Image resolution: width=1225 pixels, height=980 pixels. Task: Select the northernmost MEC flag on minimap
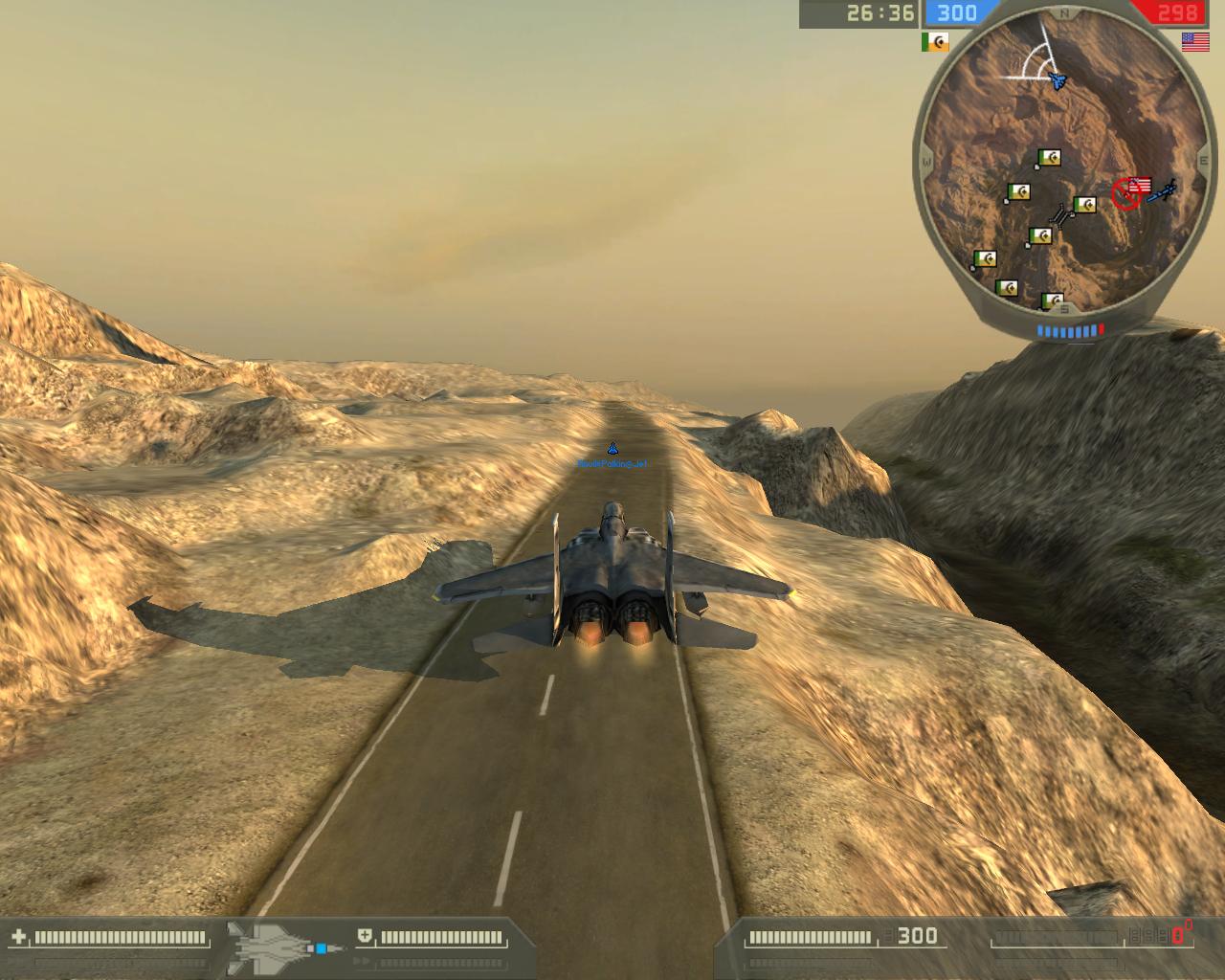(1050, 158)
